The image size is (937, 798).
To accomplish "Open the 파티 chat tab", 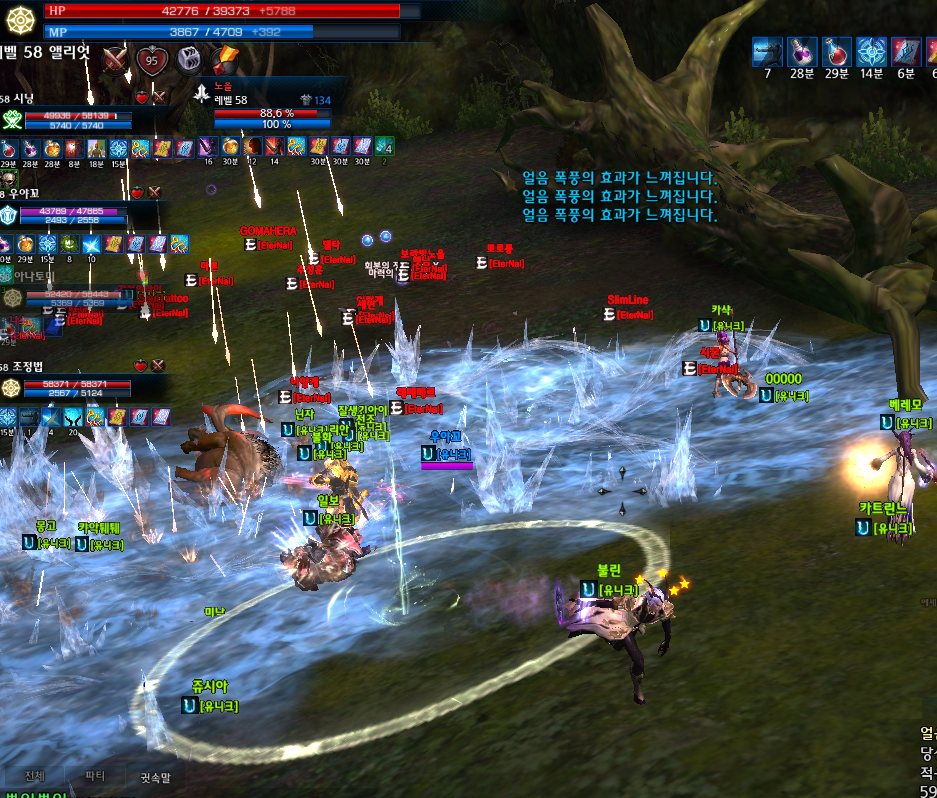I will click(x=95, y=776).
